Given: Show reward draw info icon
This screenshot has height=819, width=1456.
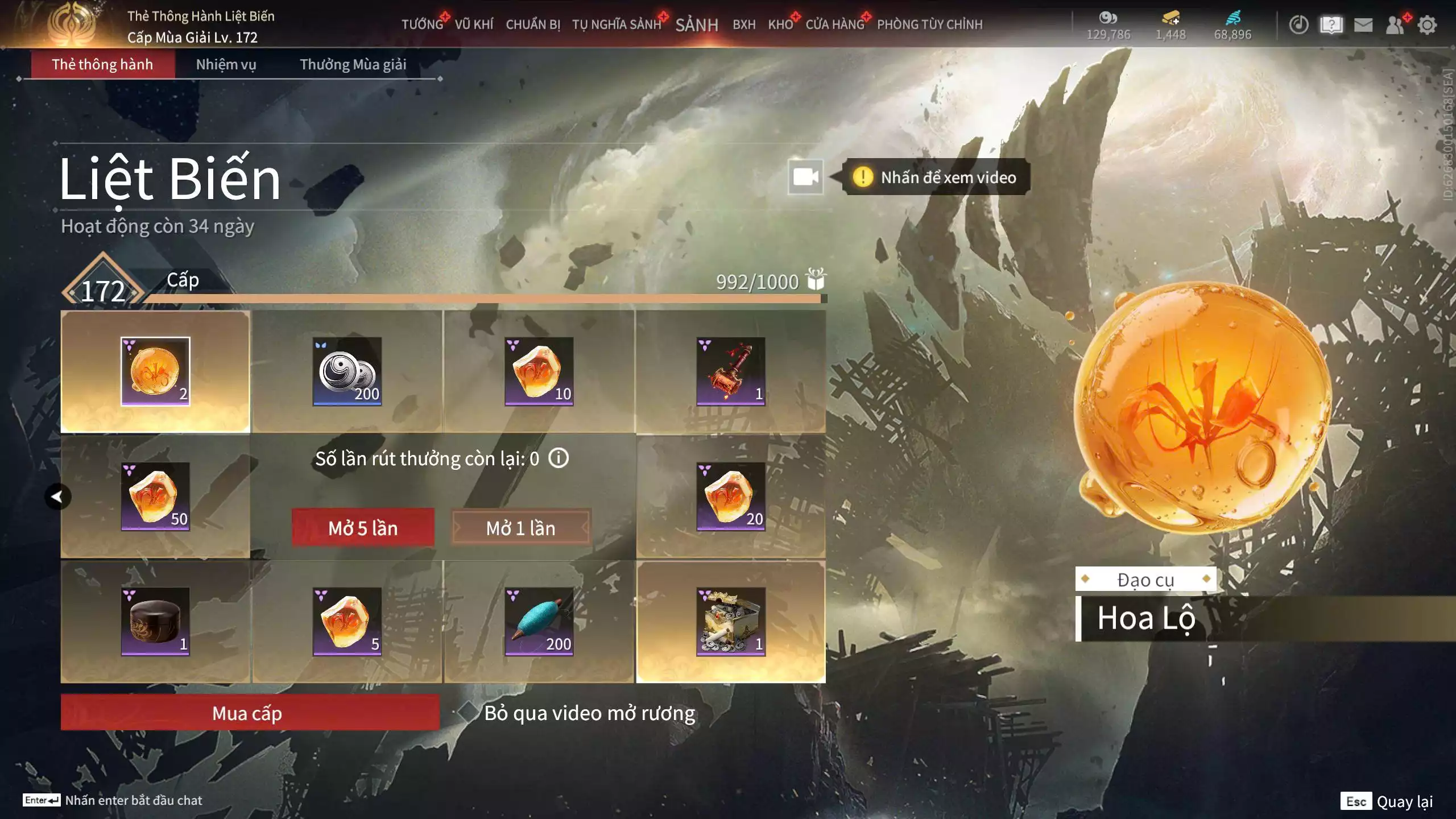Looking at the screenshot, I should [559, 458].
